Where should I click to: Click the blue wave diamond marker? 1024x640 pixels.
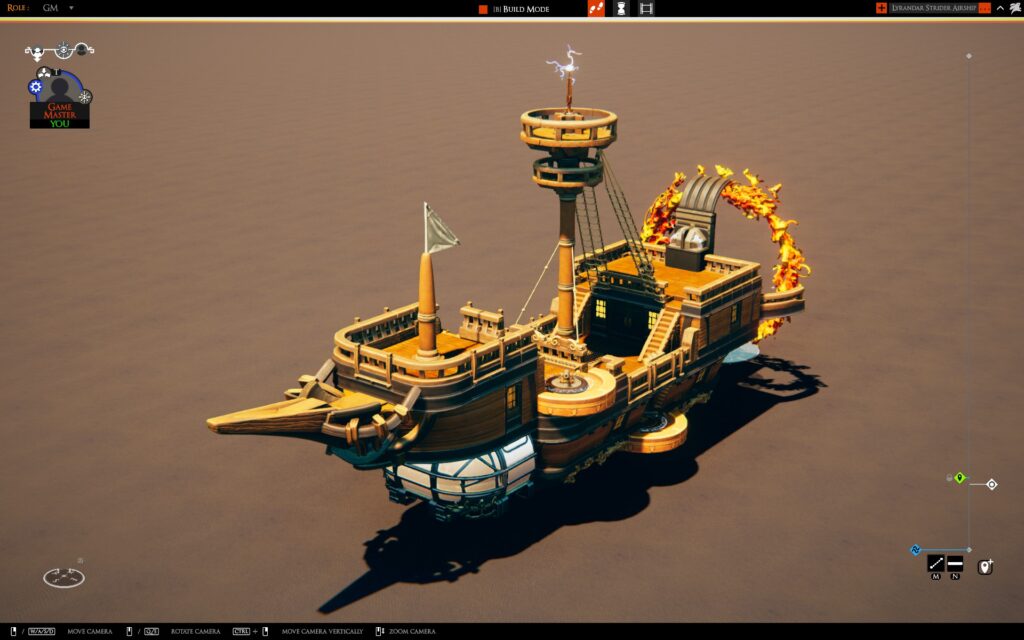click(915, 550)
